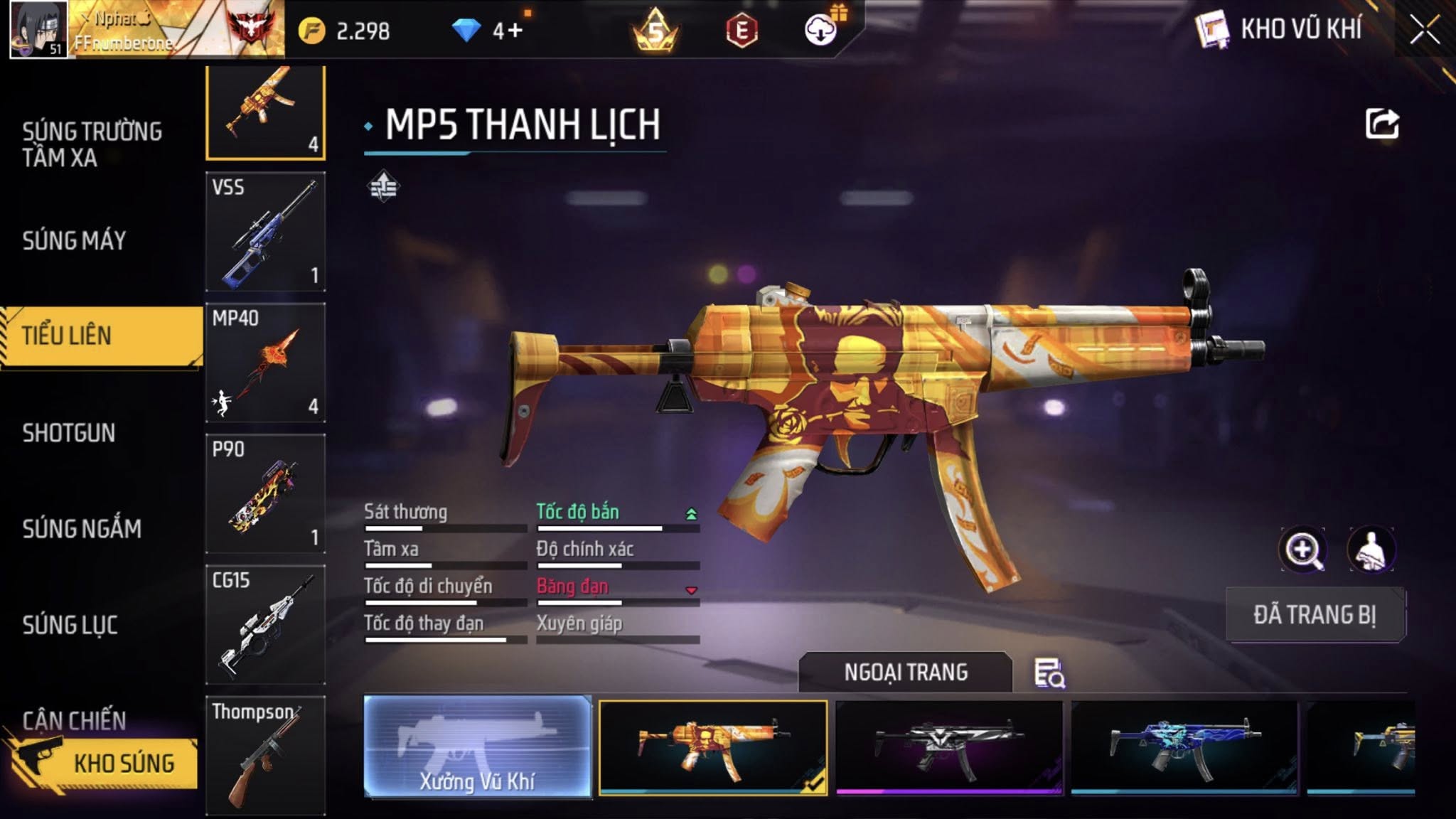This screenshot has width=1456, height=819.
Task: Switch to the Súng Máy category
Action: pos(75,241)
